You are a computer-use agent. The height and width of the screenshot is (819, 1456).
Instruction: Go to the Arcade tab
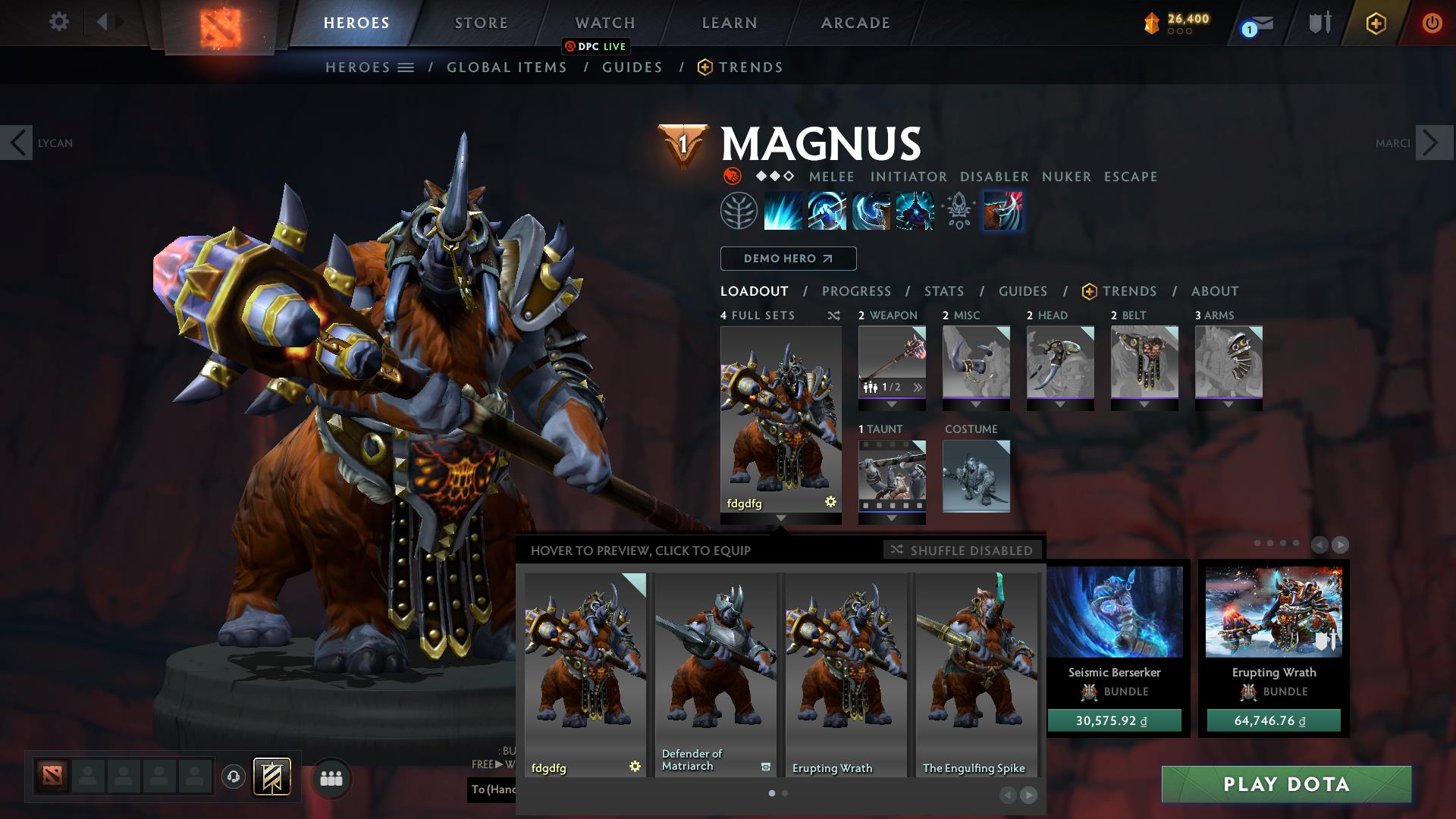tap(855, 23)
